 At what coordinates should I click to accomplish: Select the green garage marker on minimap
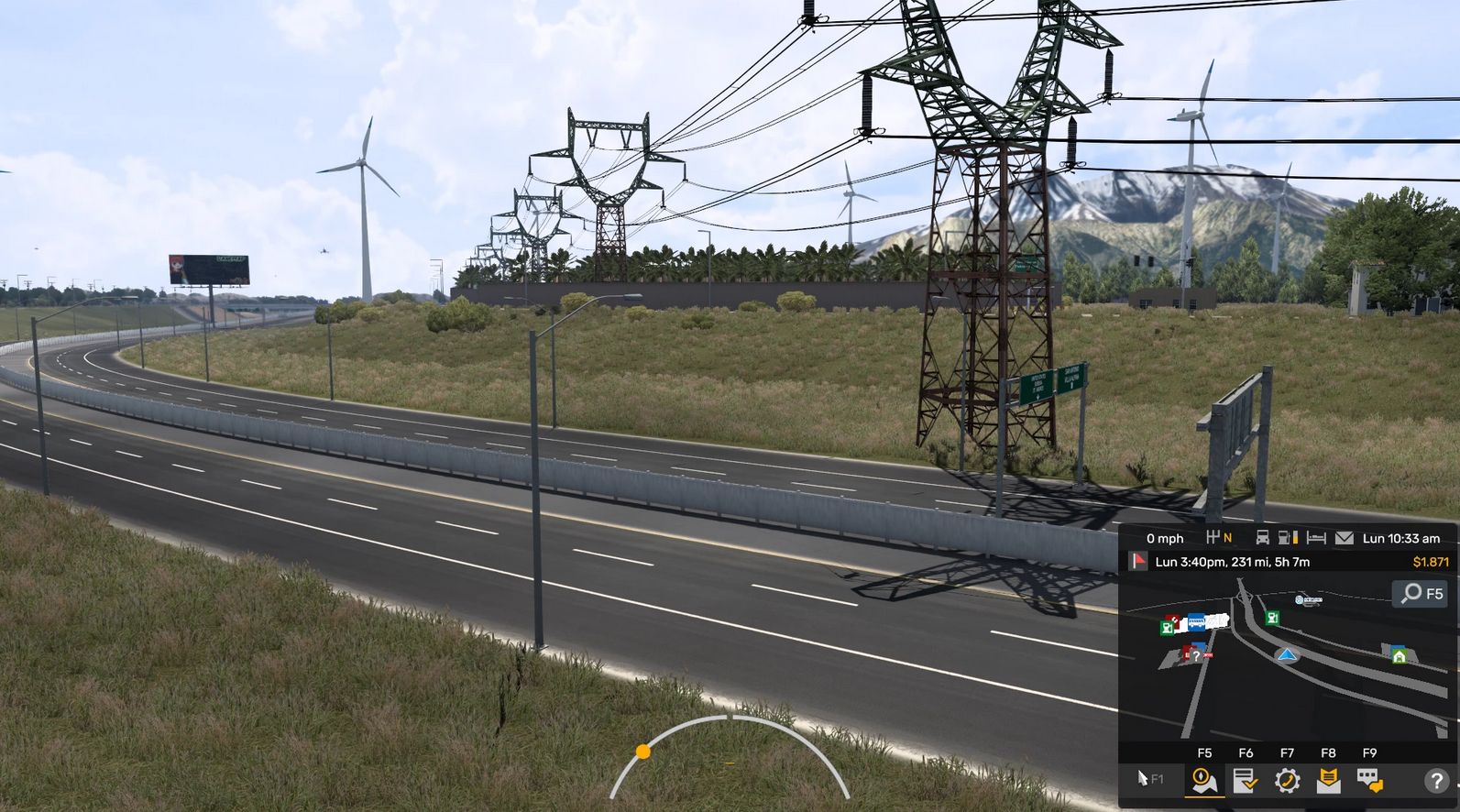[x=1399, y=655]
